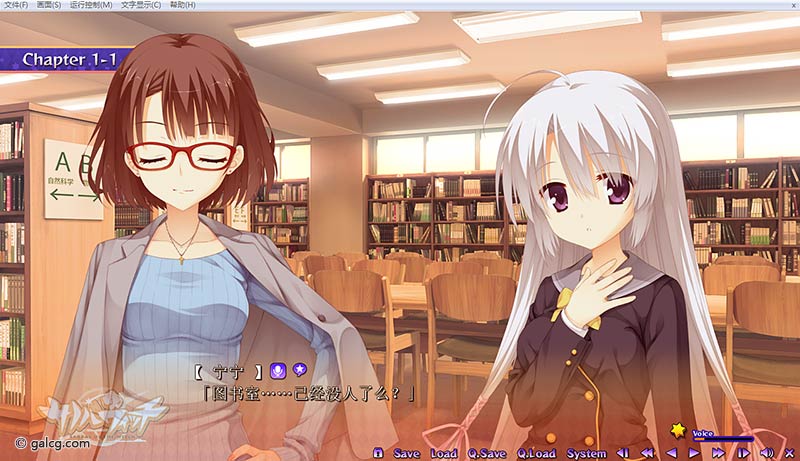Image resolution: width=800 pixels, height=461 pixels.
Task: Jump to previous scene with bar-arrow icon
Action: (622, 453)
